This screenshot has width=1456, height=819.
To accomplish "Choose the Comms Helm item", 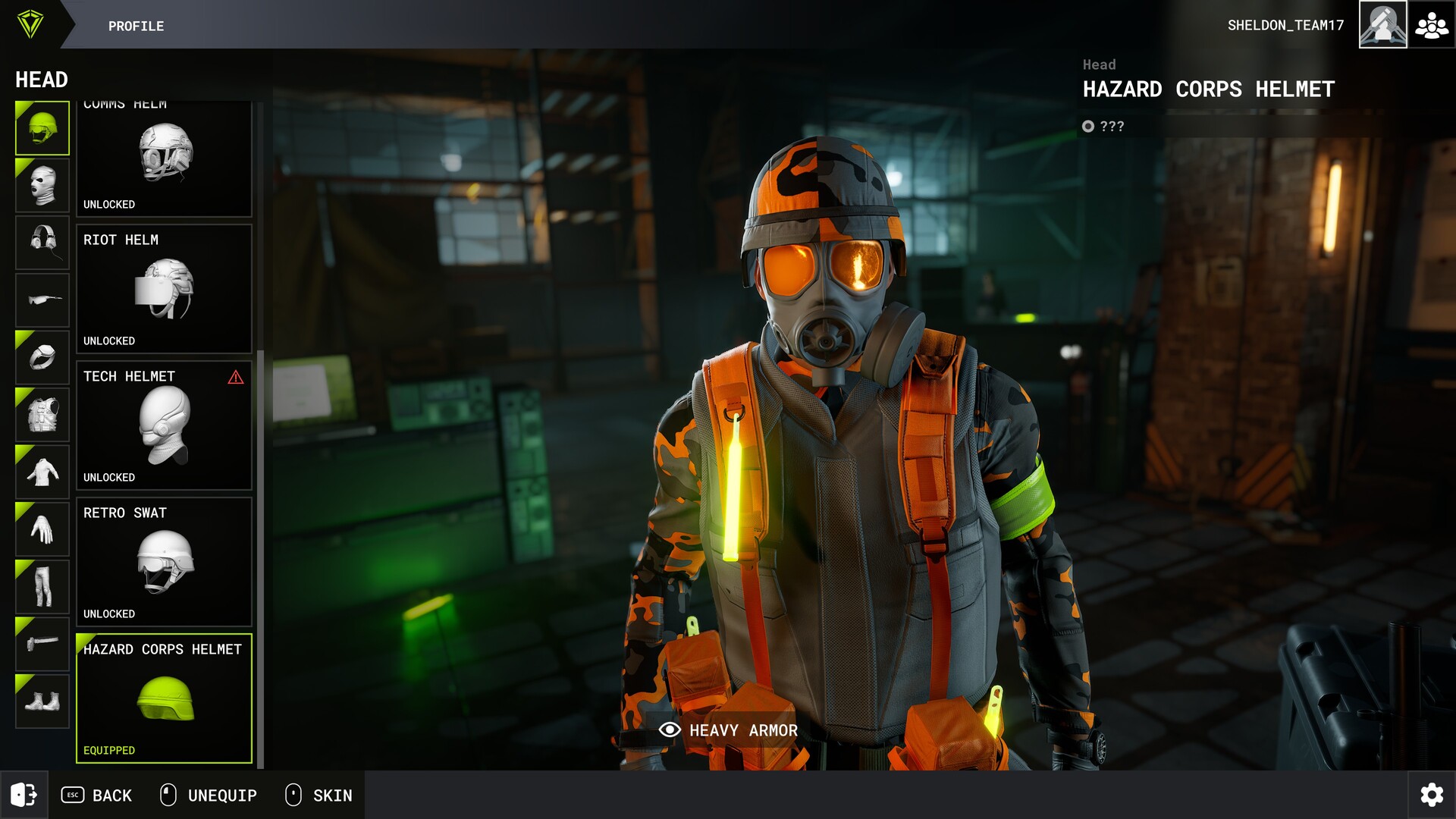I will pyautogui.click(x=164, y=159).
